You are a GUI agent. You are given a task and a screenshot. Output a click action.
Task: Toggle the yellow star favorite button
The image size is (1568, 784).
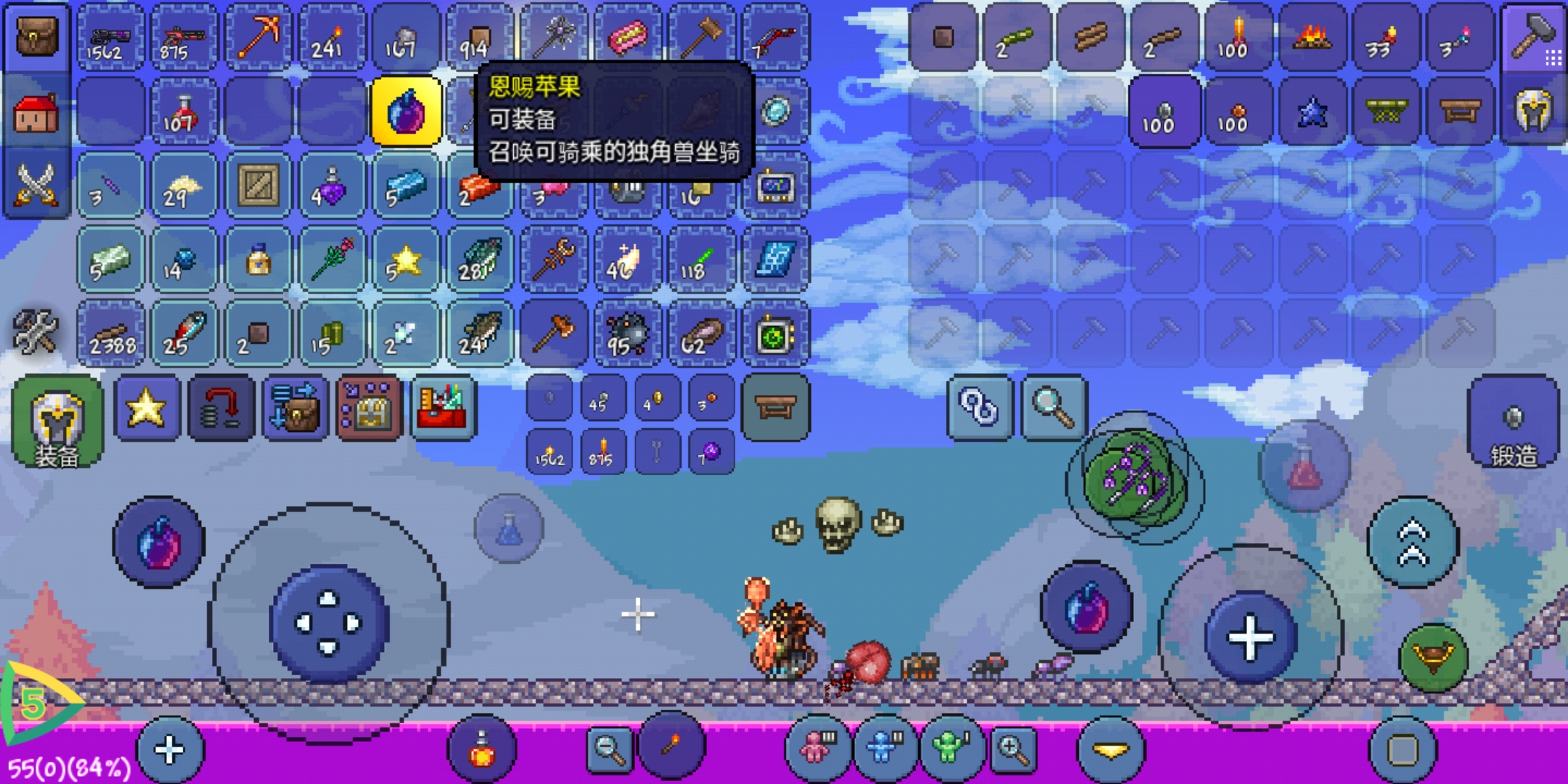pyautogui.click(x=147, y=408)
